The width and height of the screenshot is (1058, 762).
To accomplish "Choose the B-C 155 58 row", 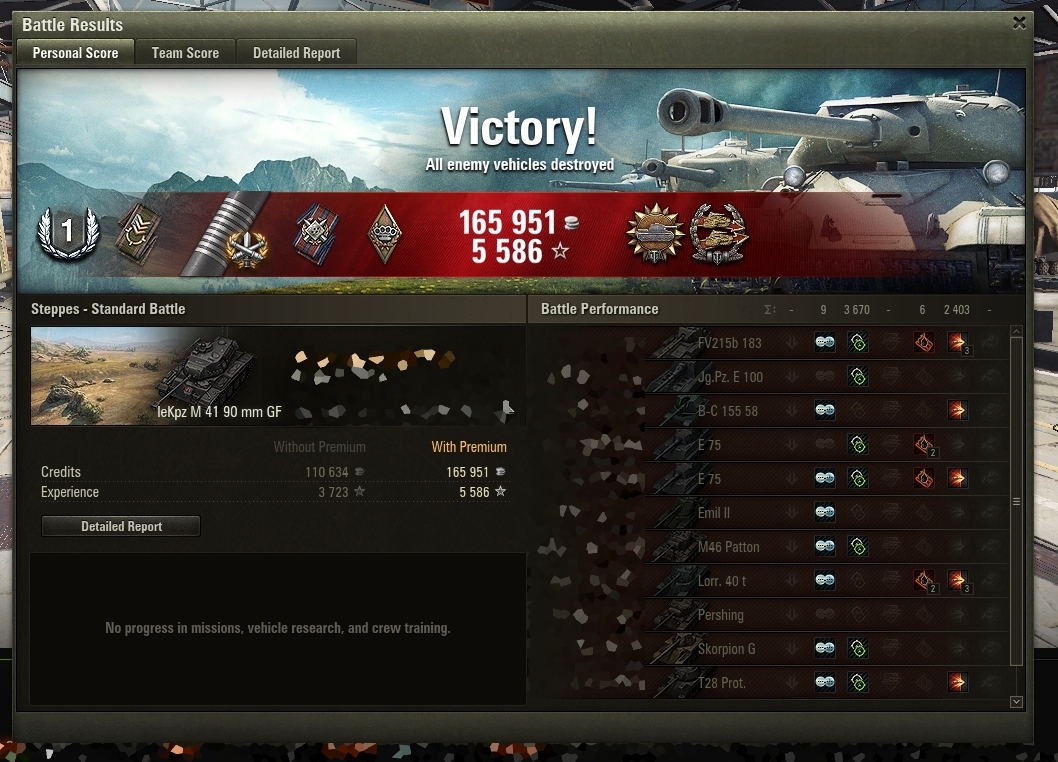I will (x=730, y=411).
